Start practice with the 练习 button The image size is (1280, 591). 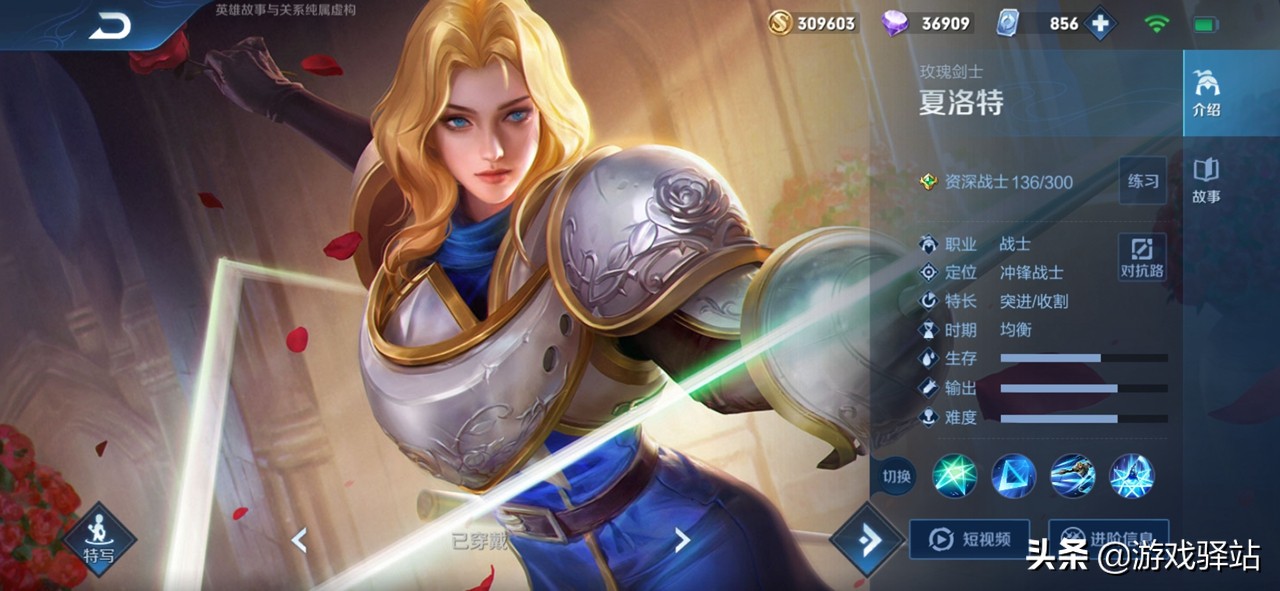coord(1143,181)
